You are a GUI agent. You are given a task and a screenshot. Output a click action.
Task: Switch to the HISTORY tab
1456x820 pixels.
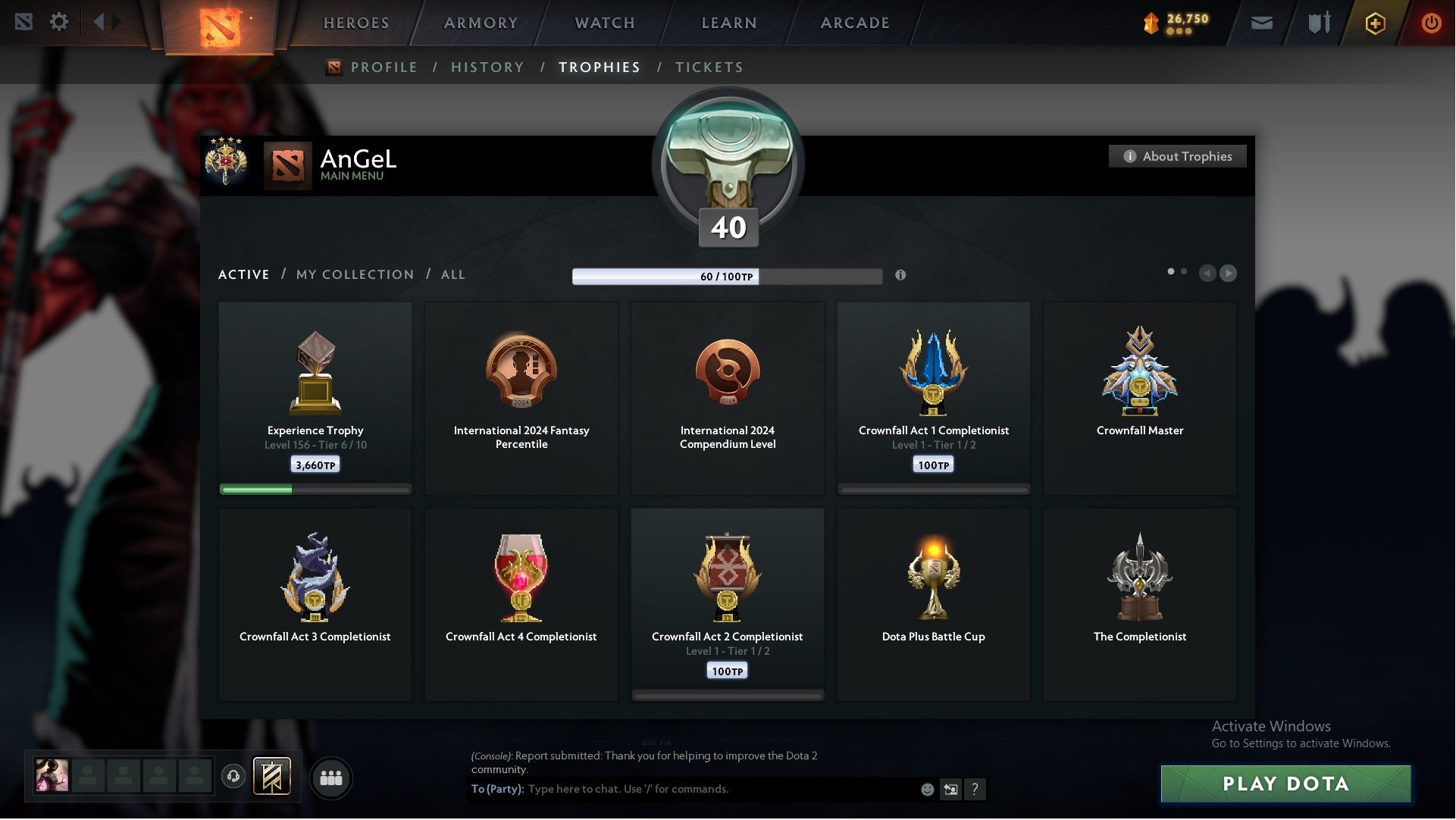click(487, 67)
